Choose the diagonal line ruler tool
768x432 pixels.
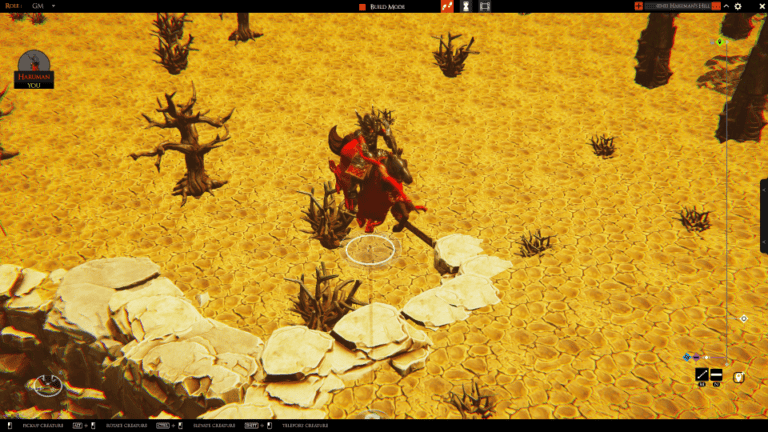(702, 374)
